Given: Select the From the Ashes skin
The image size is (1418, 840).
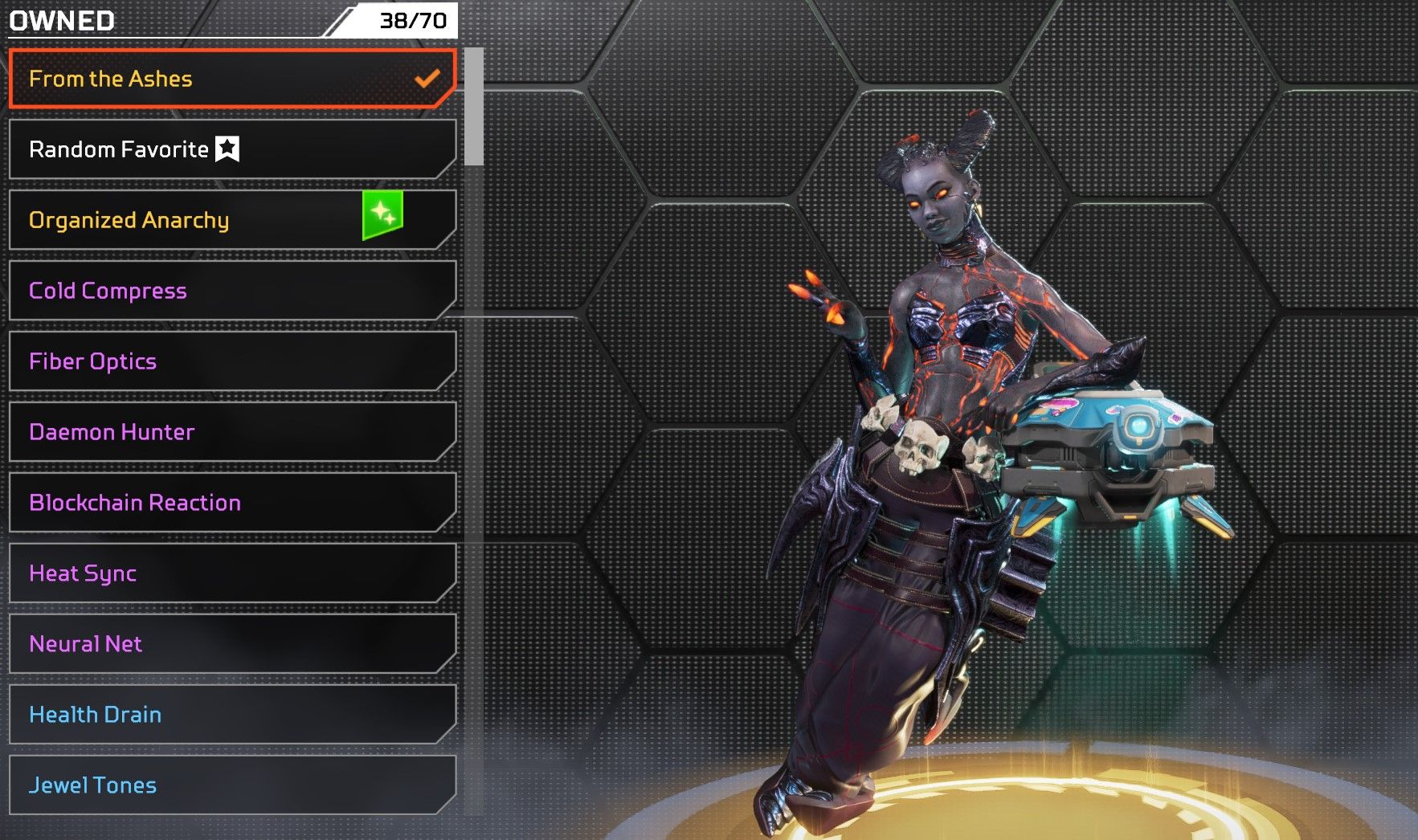Looking at the screenshot, I should (231, 79).
